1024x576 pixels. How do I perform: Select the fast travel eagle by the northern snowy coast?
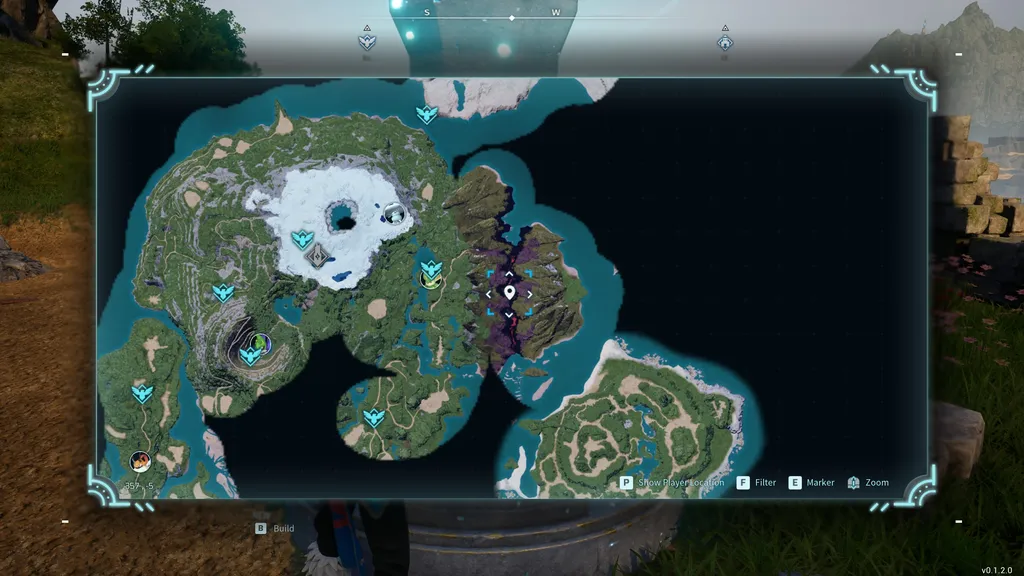click(x=427, y=114)
